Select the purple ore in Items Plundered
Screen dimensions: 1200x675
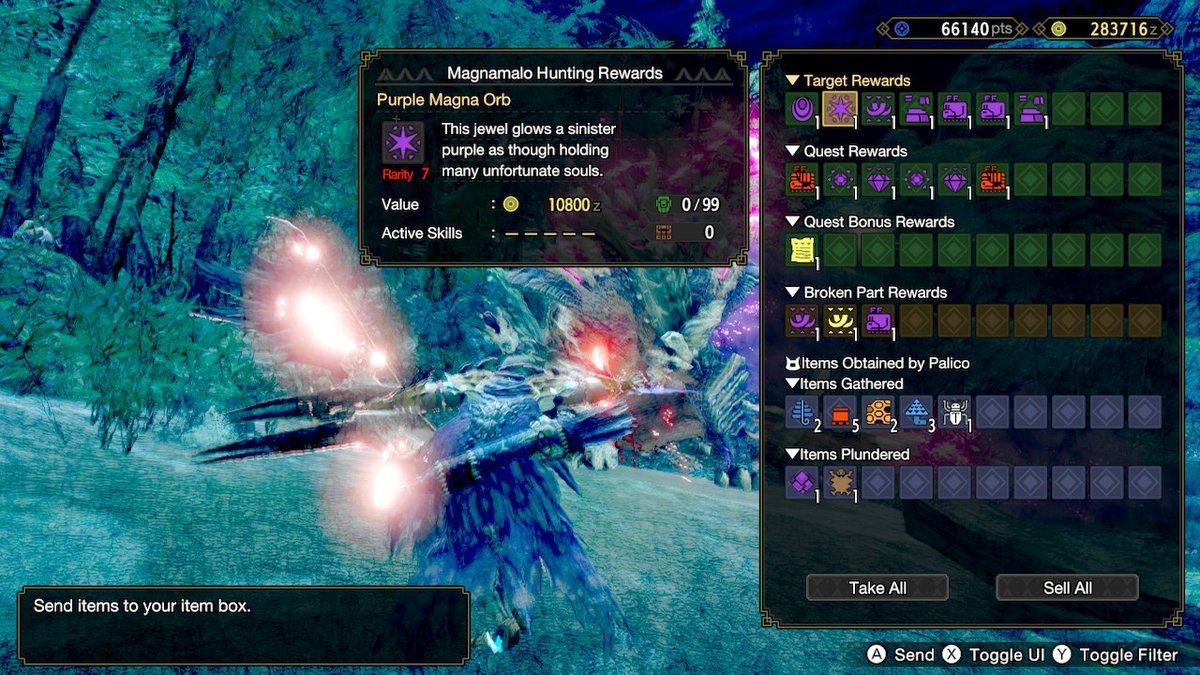coord(801,482)
